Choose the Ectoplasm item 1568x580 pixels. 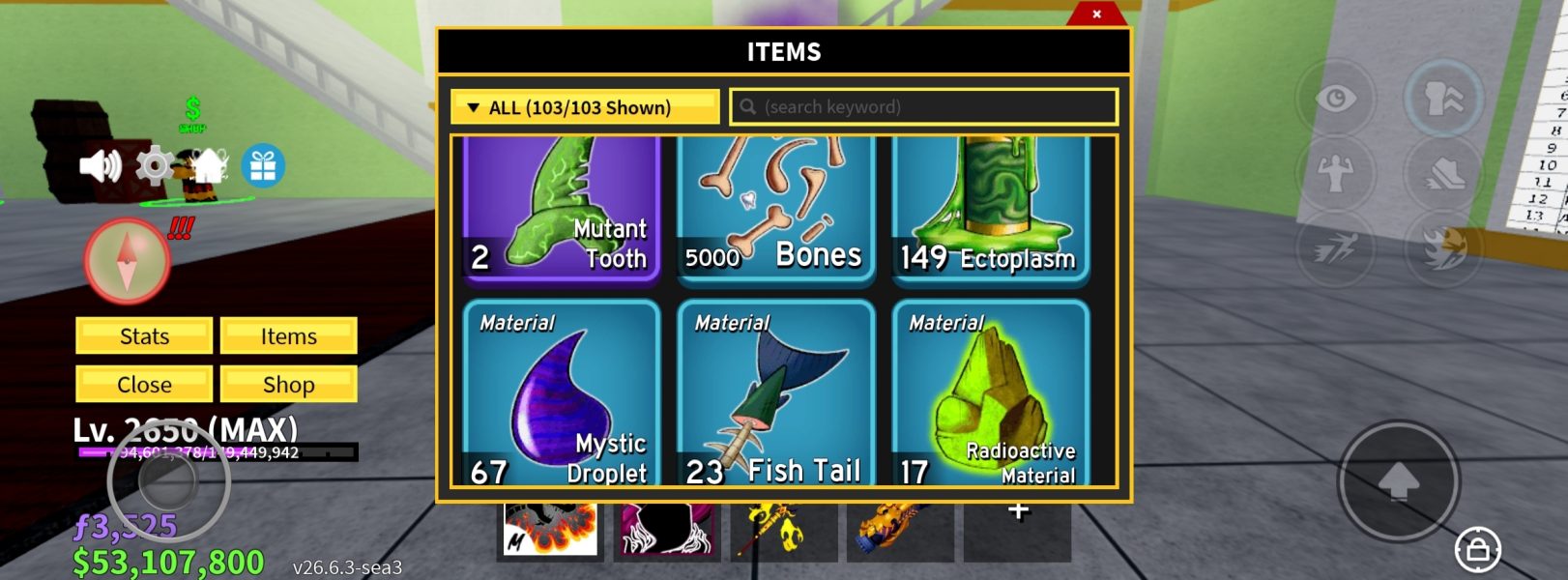pos(991,208)
